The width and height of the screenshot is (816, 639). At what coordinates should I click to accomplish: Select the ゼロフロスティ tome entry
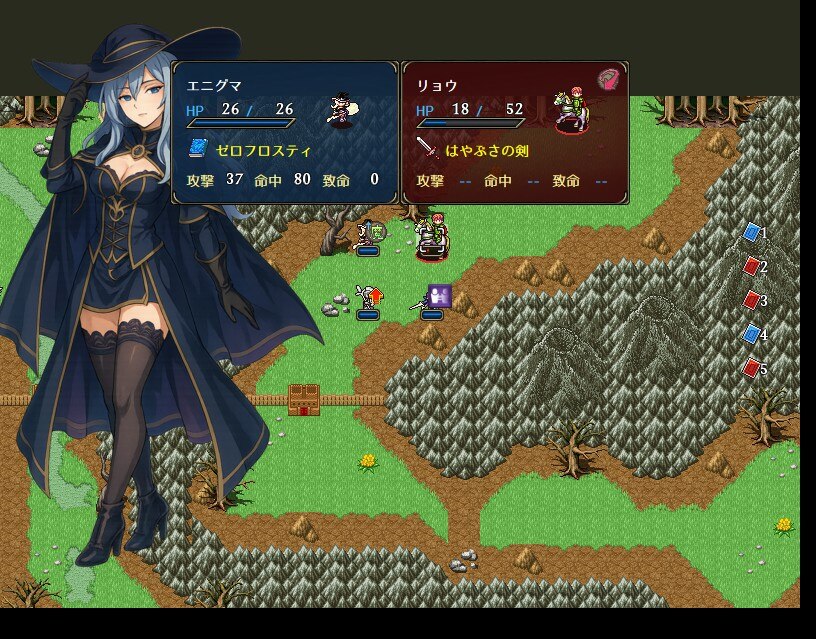tap(250, 150)
